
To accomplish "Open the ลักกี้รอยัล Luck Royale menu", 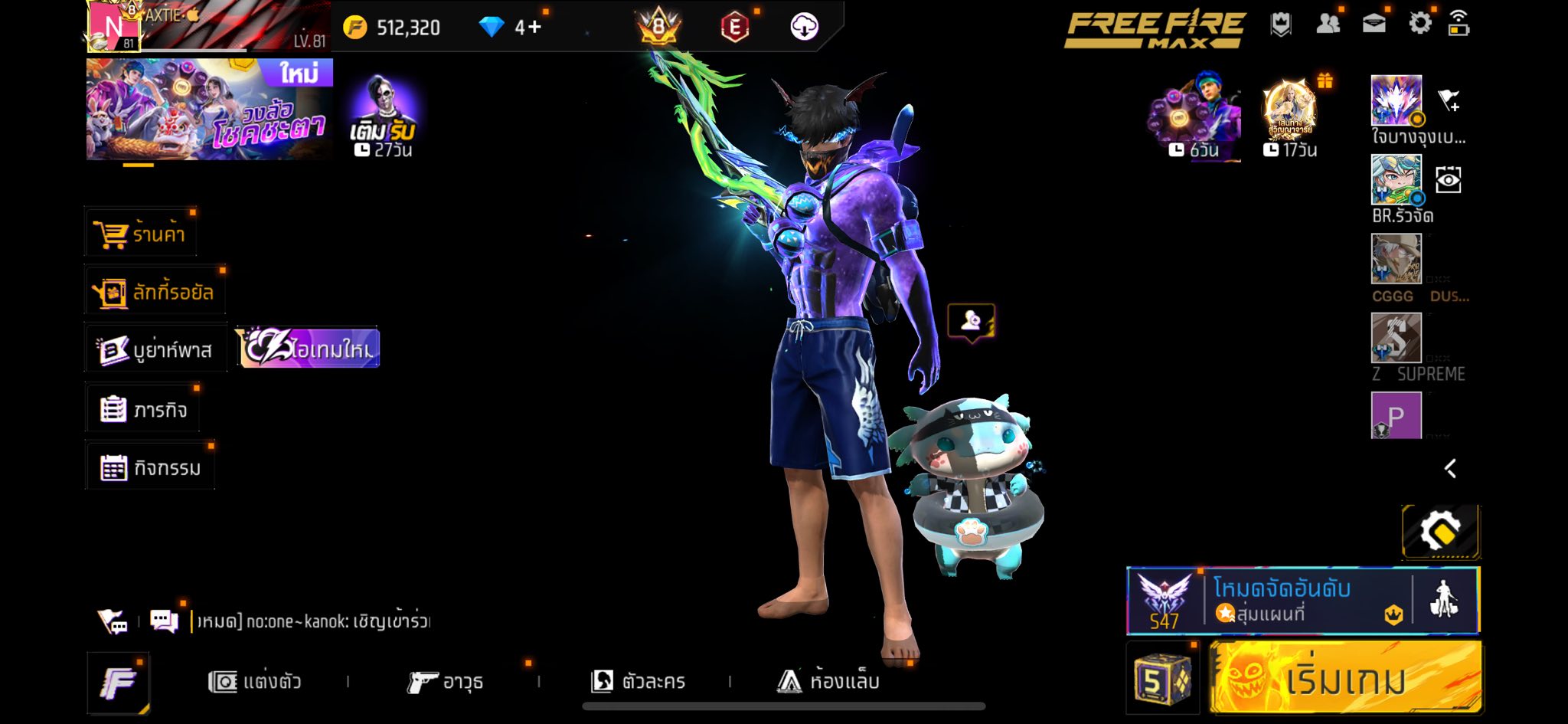I will [x=155, y=292].
